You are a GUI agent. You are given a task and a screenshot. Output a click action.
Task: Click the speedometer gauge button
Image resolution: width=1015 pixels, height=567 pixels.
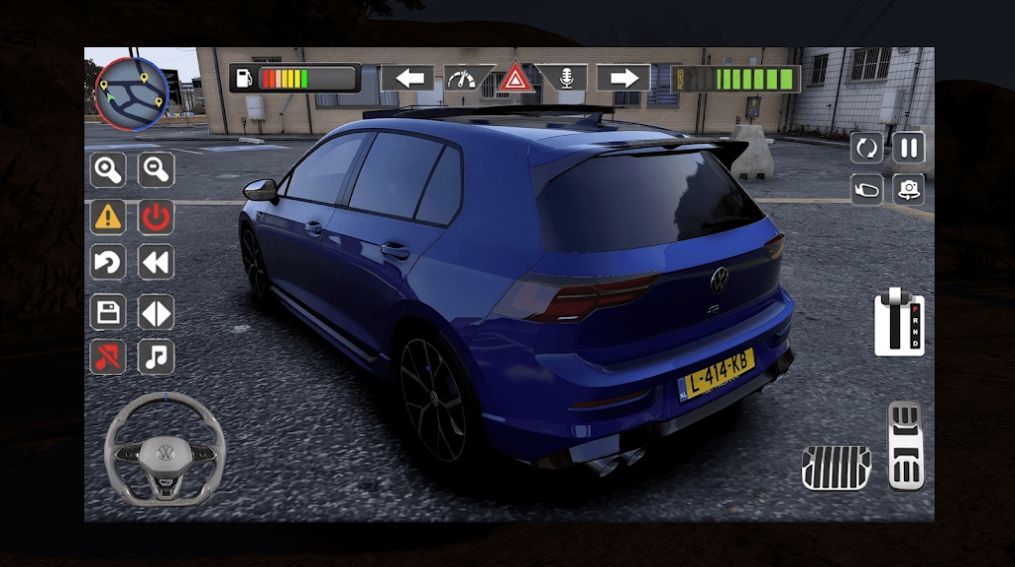462,78
